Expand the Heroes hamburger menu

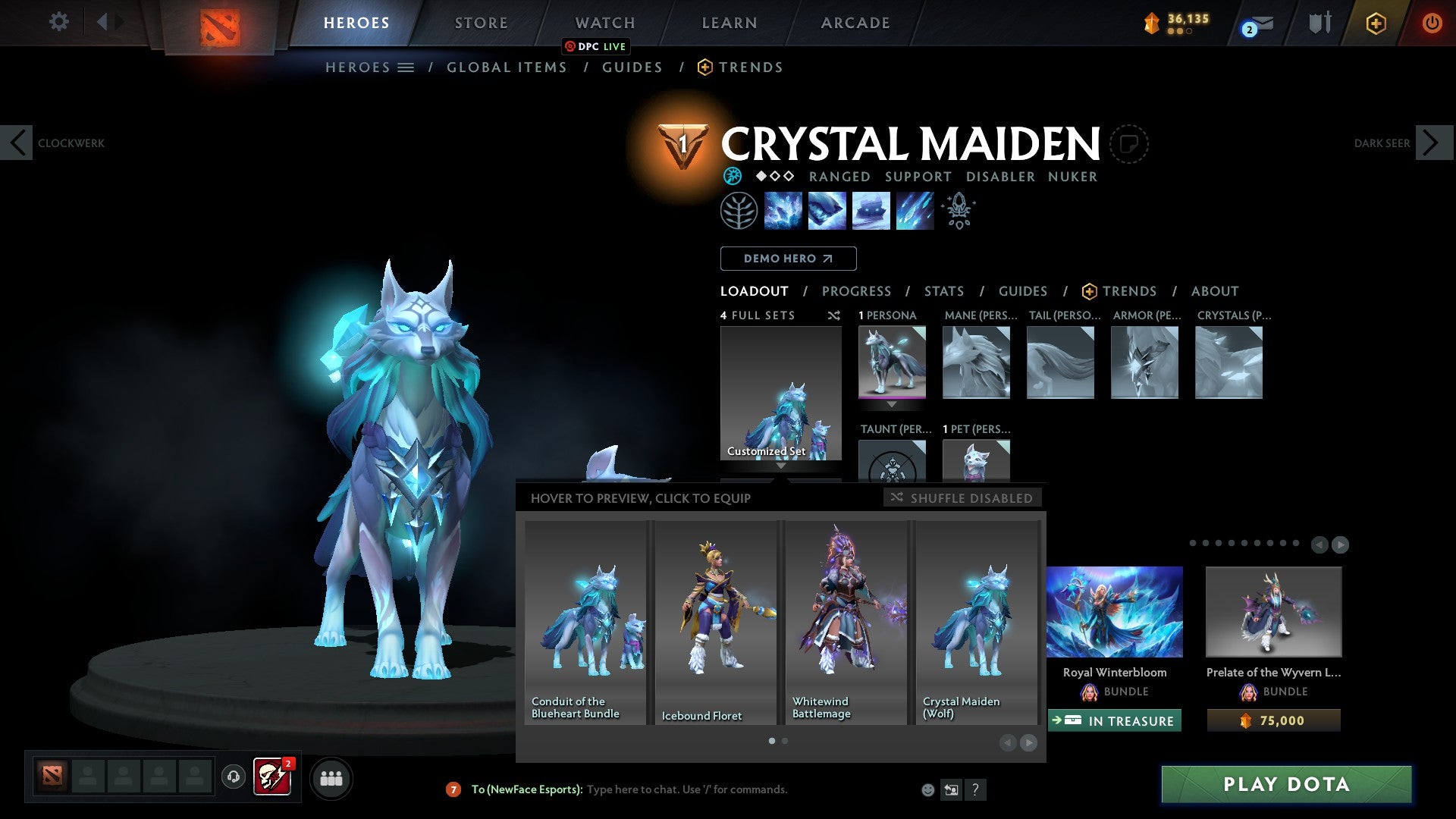[405, 67]
